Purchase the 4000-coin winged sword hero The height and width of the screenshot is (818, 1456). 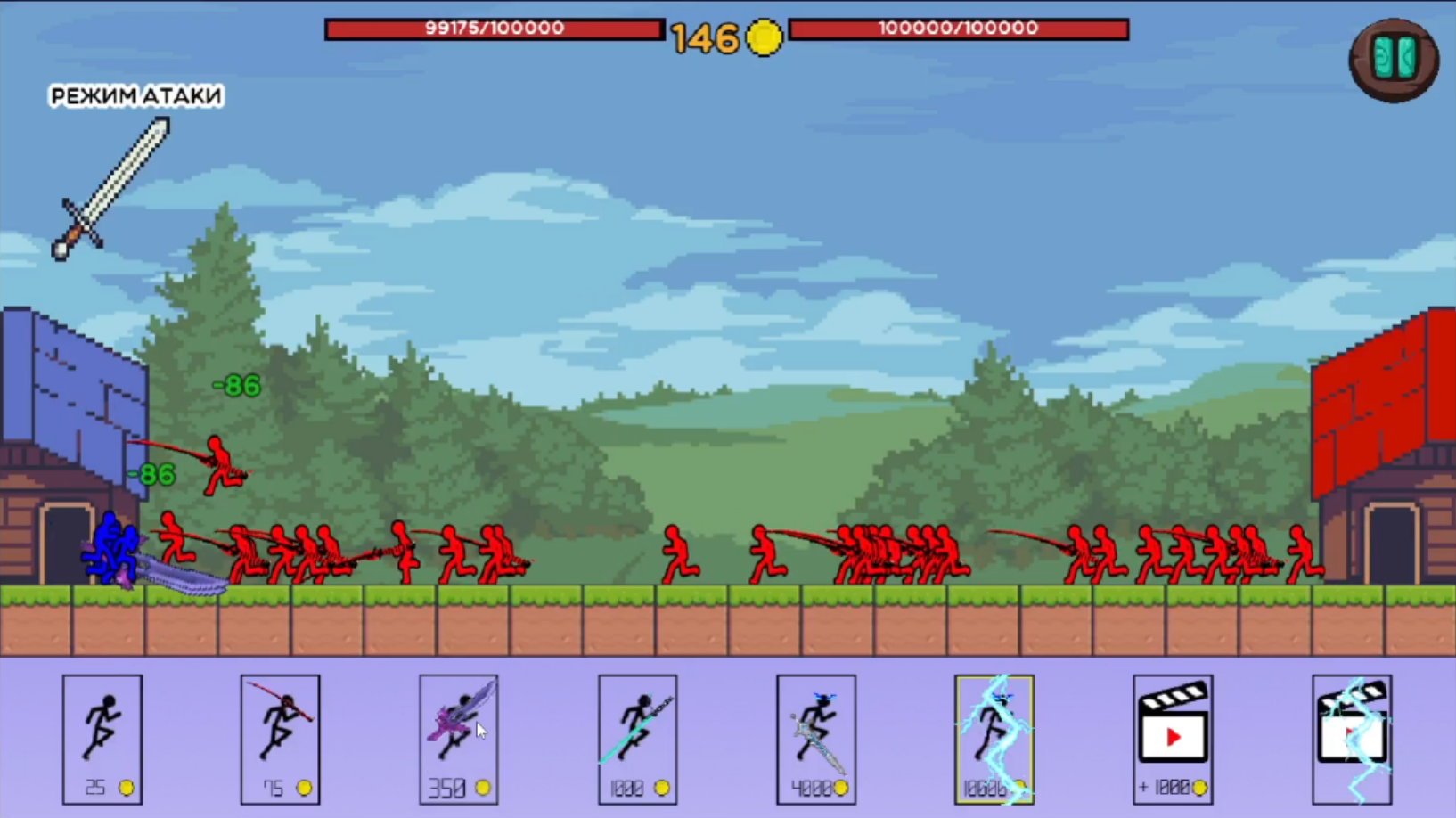click(815, 738)
